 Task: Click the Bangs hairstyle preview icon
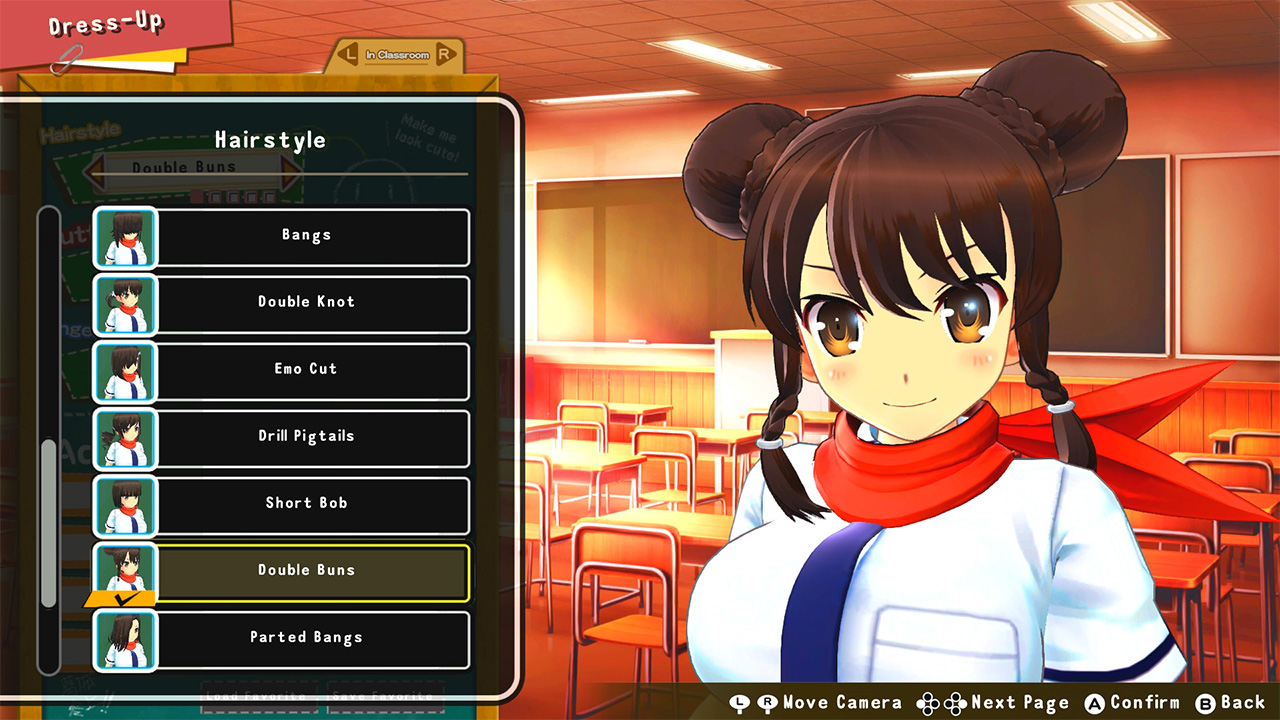pyautogui.click(x=124, y=238)
